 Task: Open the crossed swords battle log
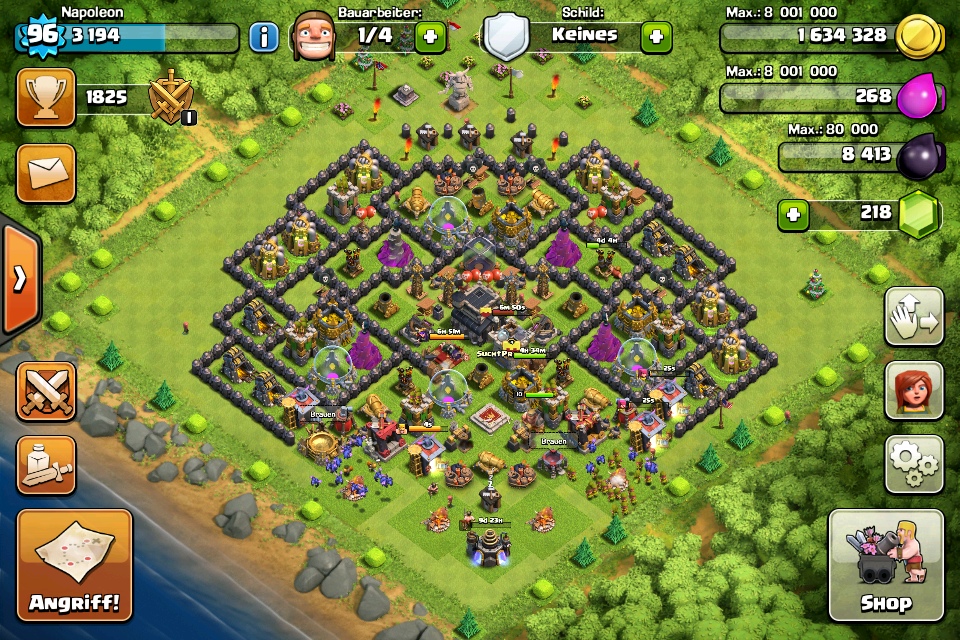pyautogui.click(x=46, y=390)
